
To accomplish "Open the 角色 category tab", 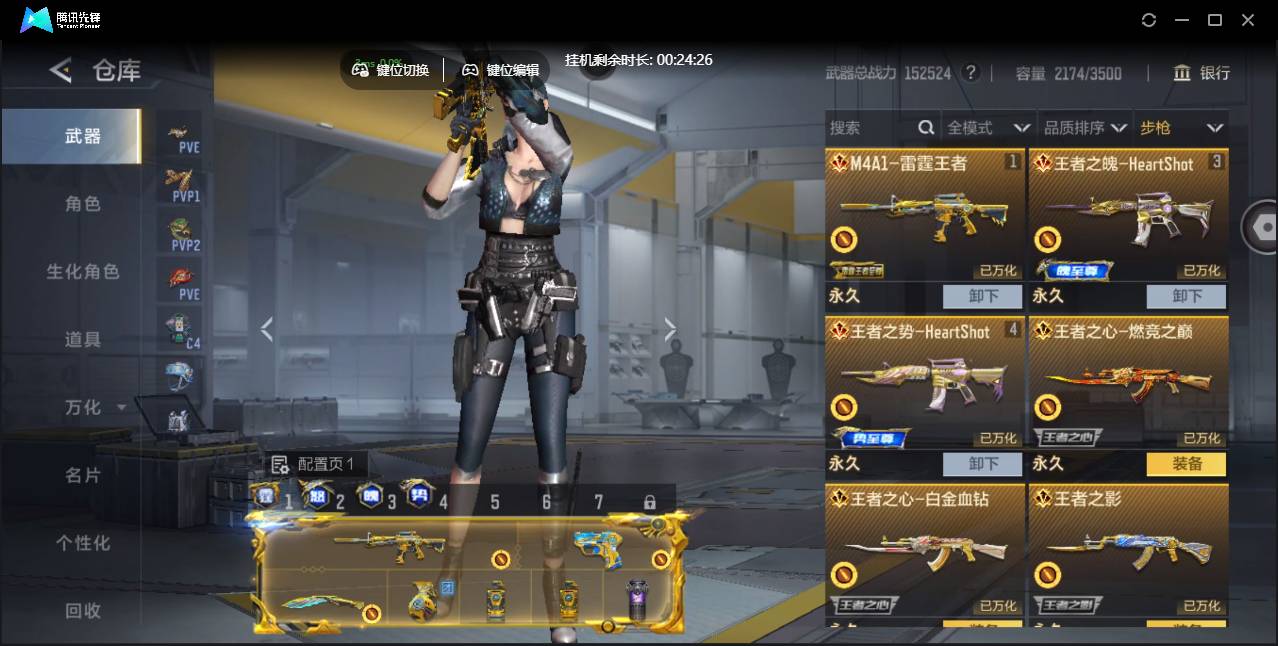I will pos(82,204).
